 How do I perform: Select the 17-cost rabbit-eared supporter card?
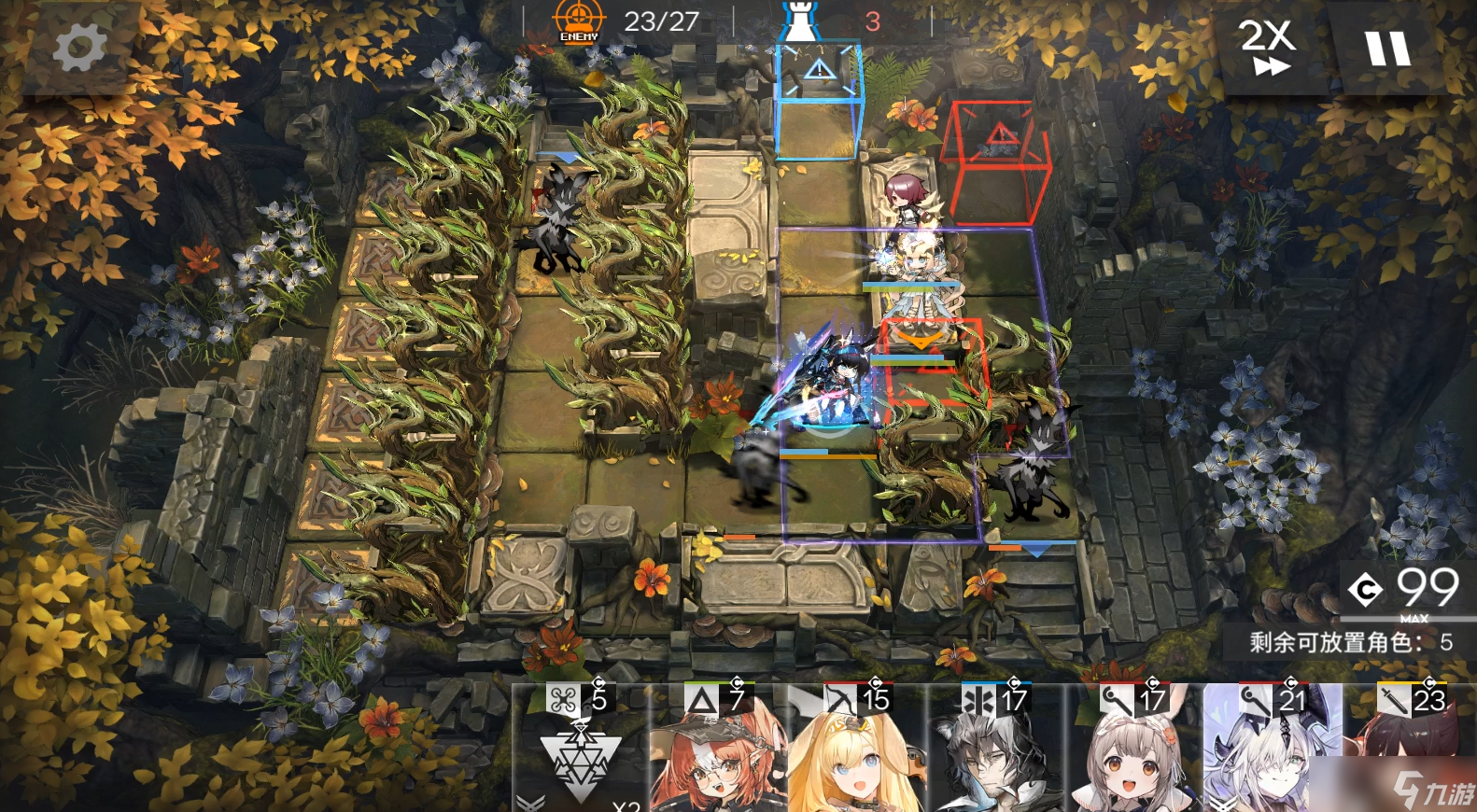pos(1130,756)
